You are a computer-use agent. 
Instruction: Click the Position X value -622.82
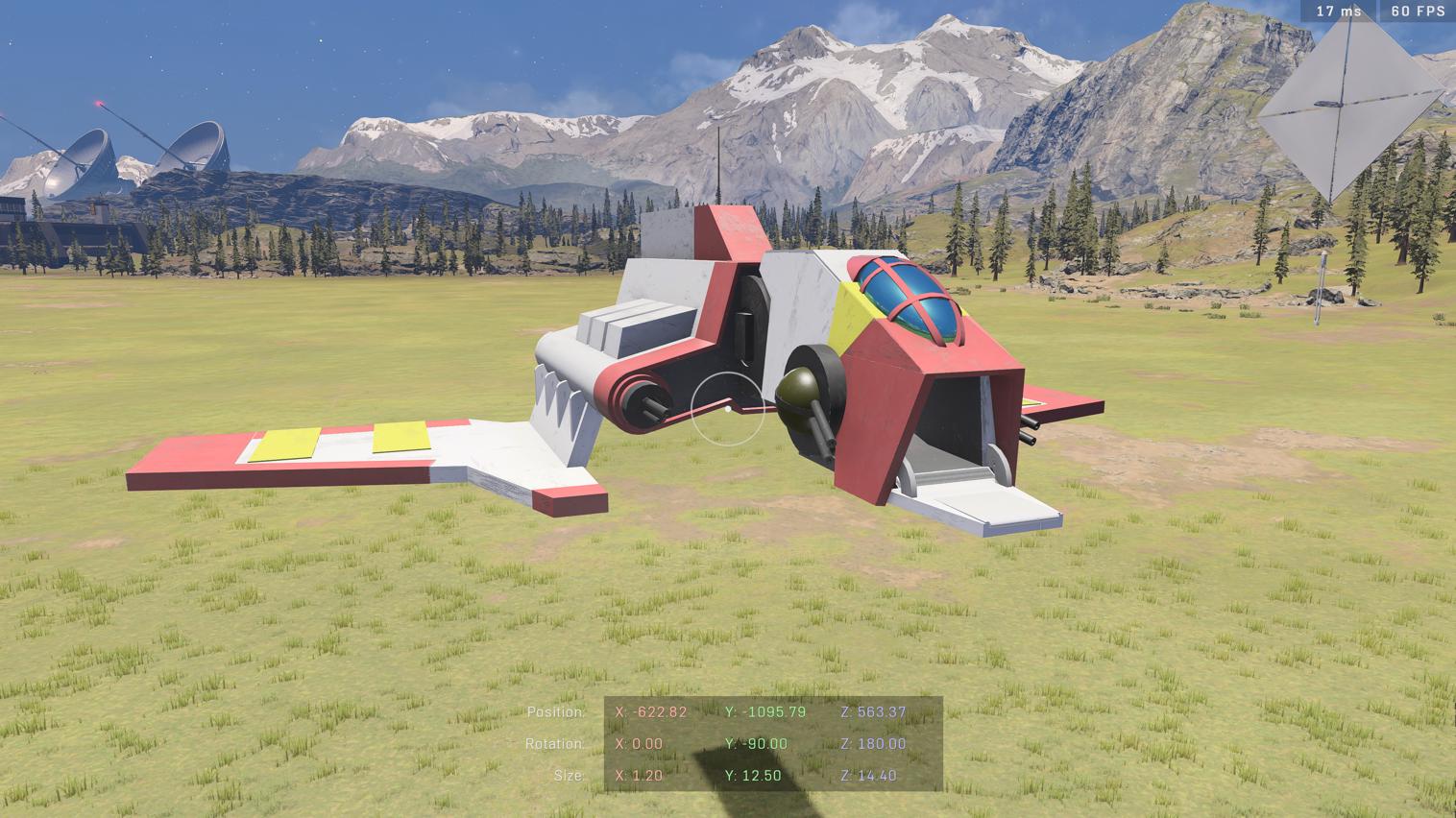[x=649, y=712]
